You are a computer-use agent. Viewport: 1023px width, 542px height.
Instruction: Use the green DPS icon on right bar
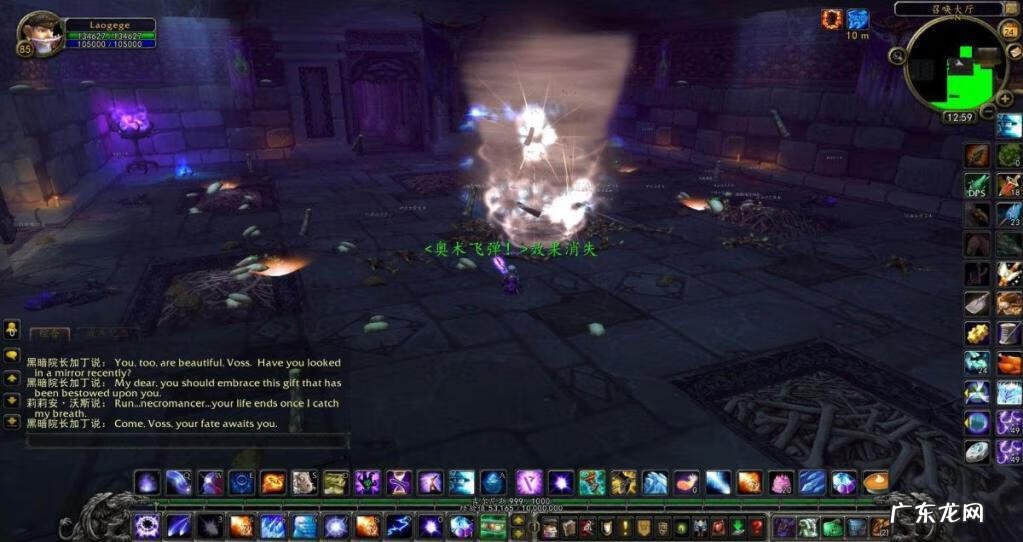click(976, 185)
